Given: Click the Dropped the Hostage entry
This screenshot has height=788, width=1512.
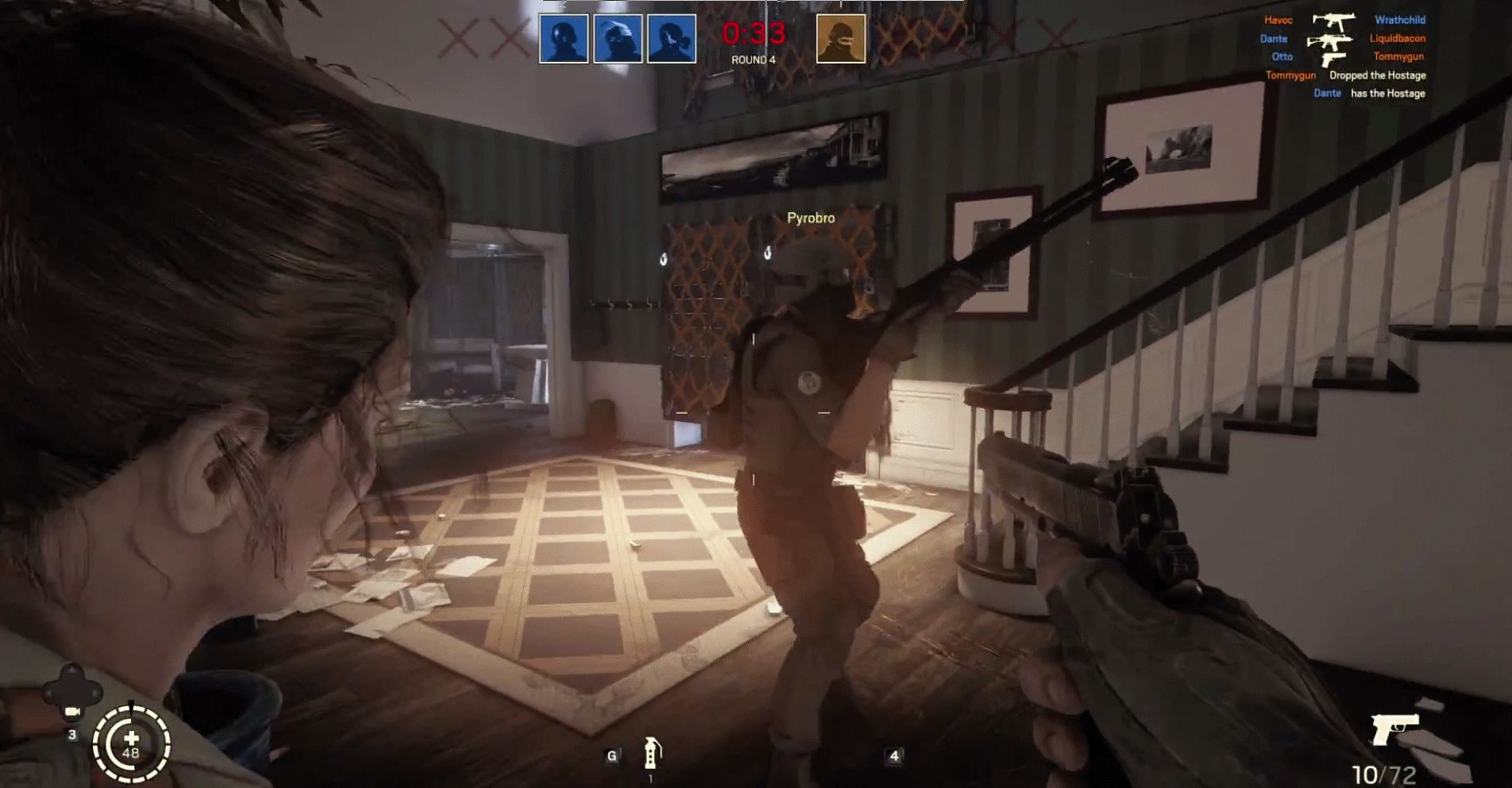Looking at the screenshot, I should 1378,75.
